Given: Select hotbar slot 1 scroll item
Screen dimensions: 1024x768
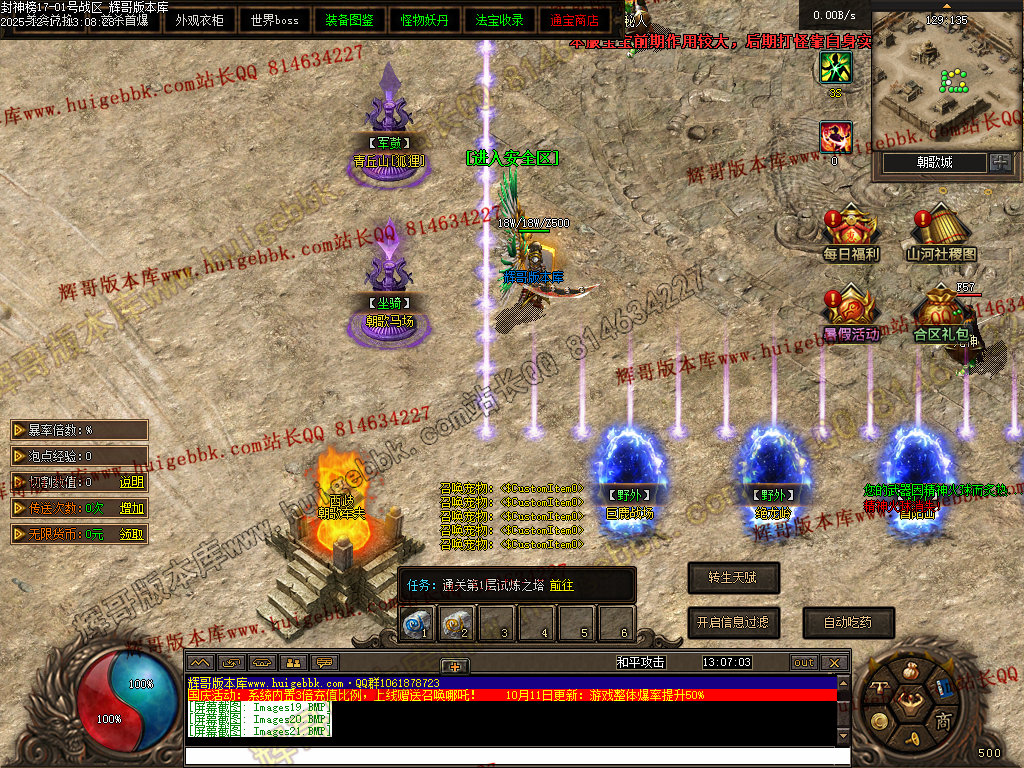Looking at the screenshot, I should click(x=415, y=624).
